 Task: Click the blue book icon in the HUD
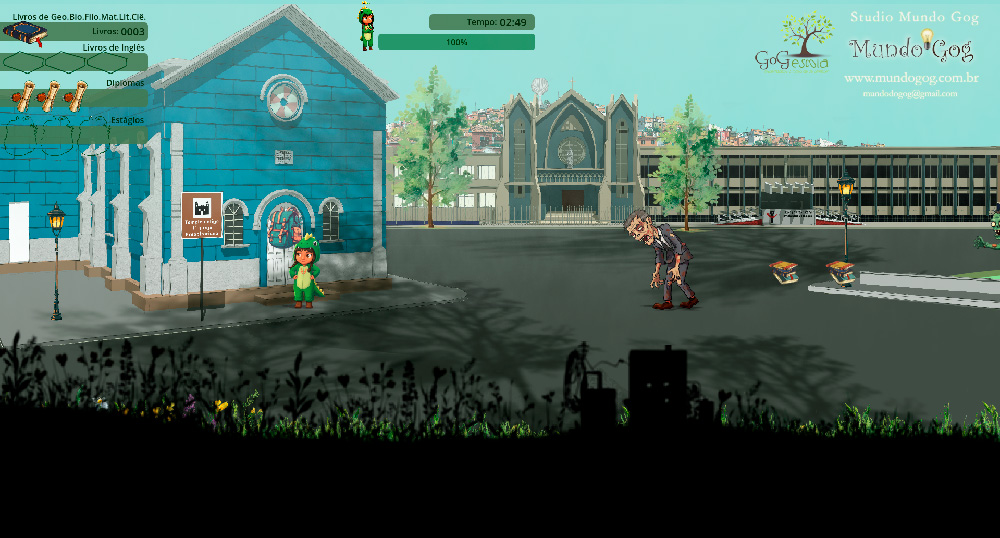25,33
